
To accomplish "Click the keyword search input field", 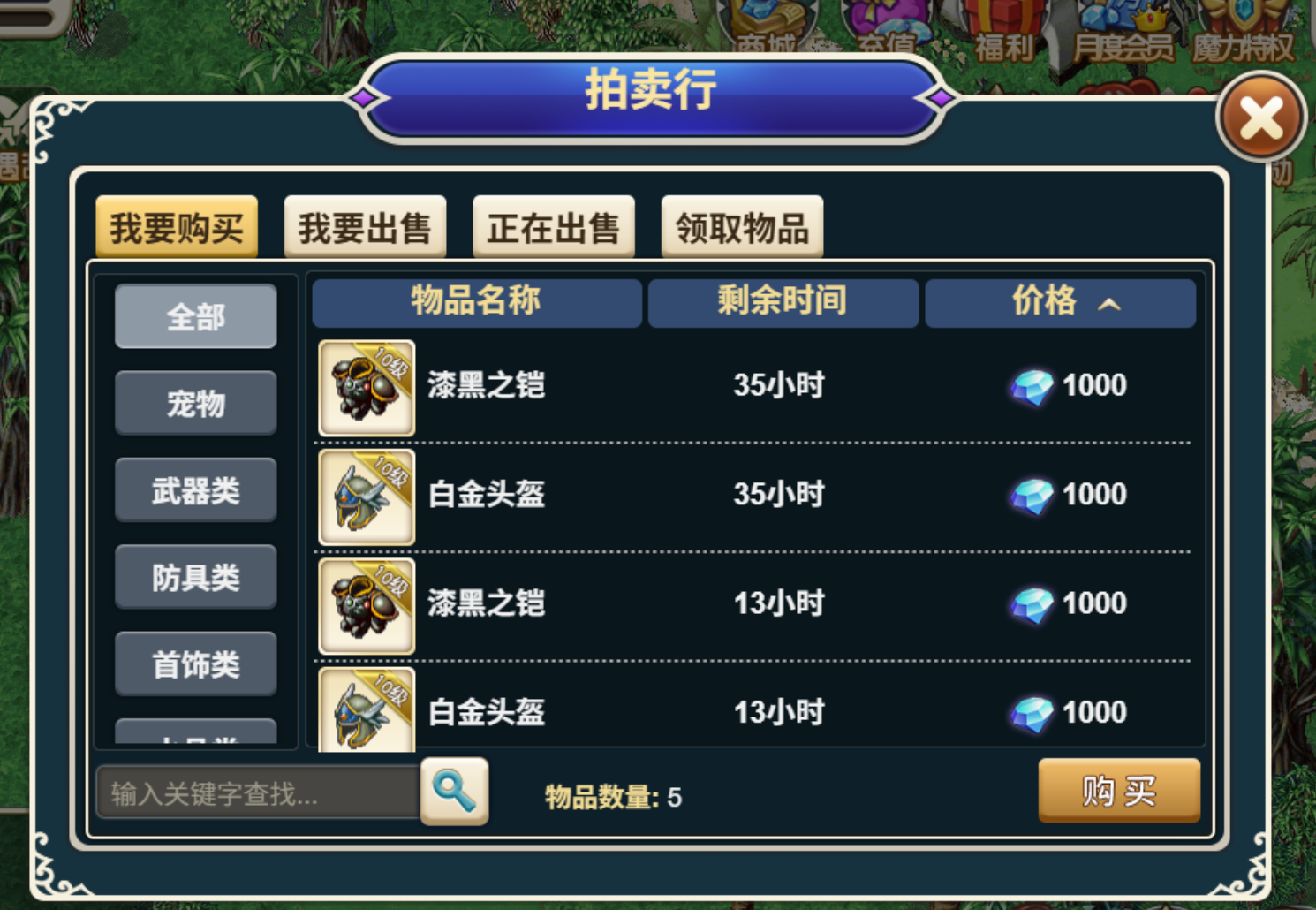I will coord(256,792).
